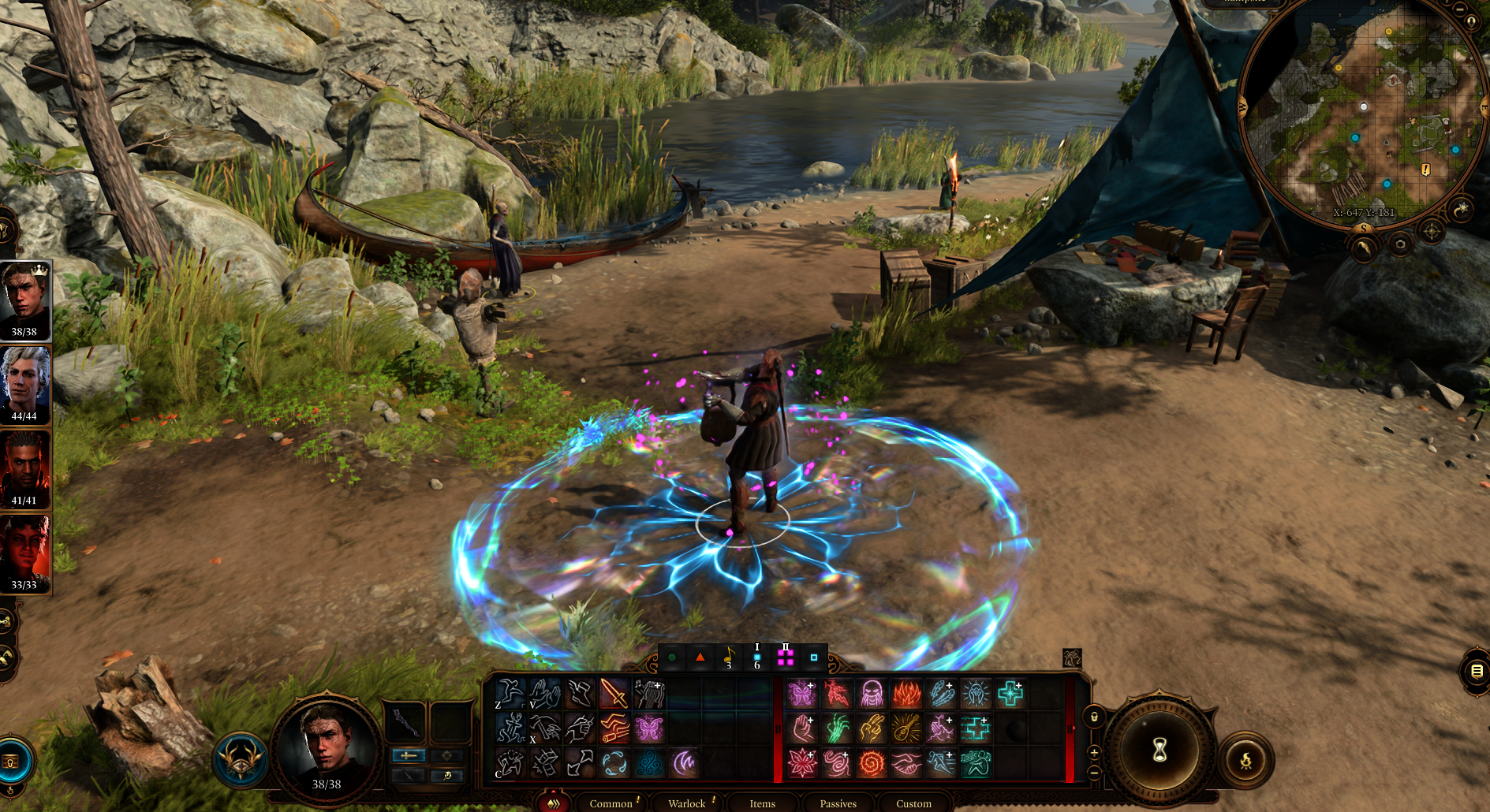Toggle the hotbar lock padlock button
1490x812 pixels.
tap(1094, 717)
